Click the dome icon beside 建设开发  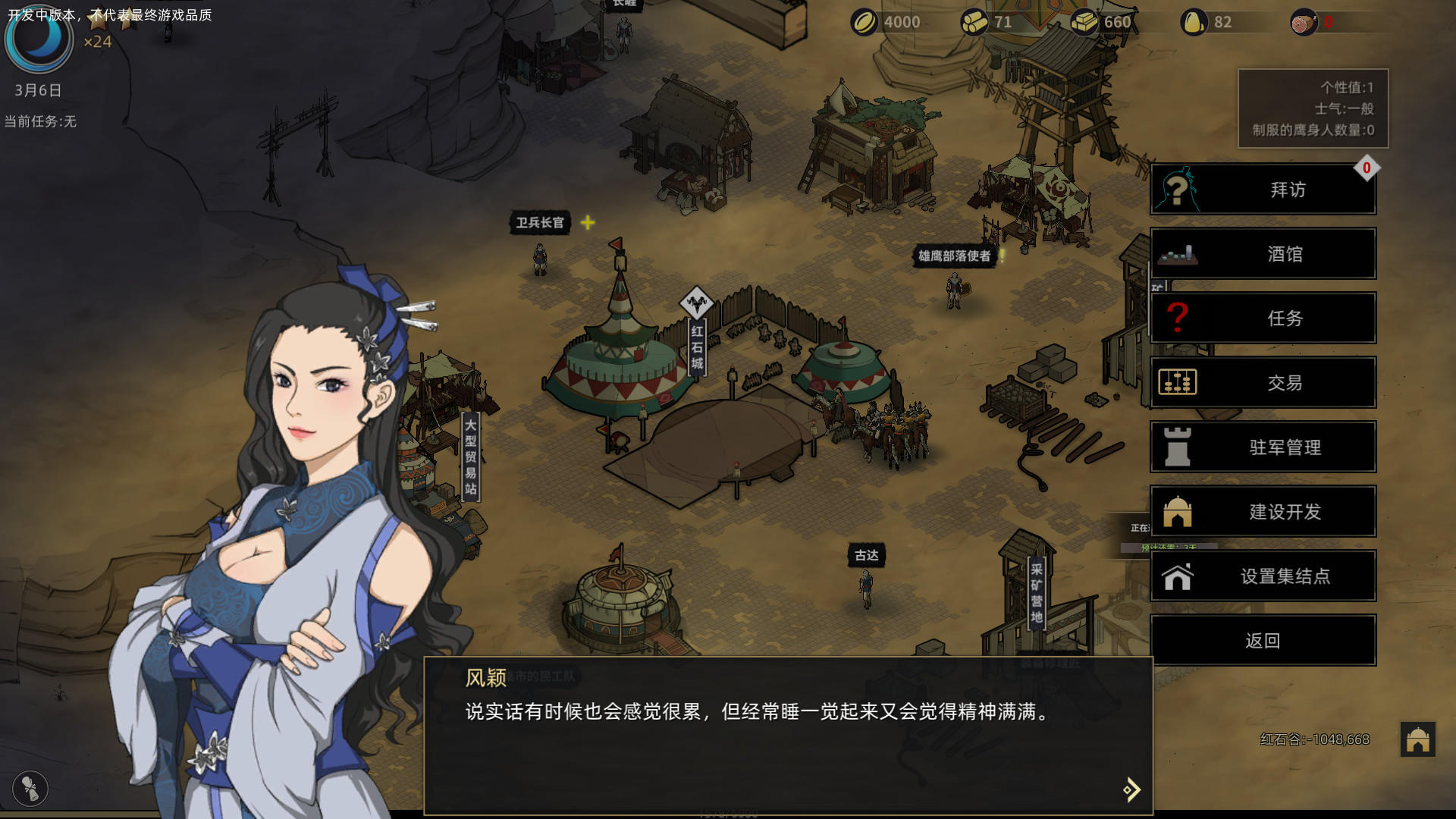pos(1178,512)
